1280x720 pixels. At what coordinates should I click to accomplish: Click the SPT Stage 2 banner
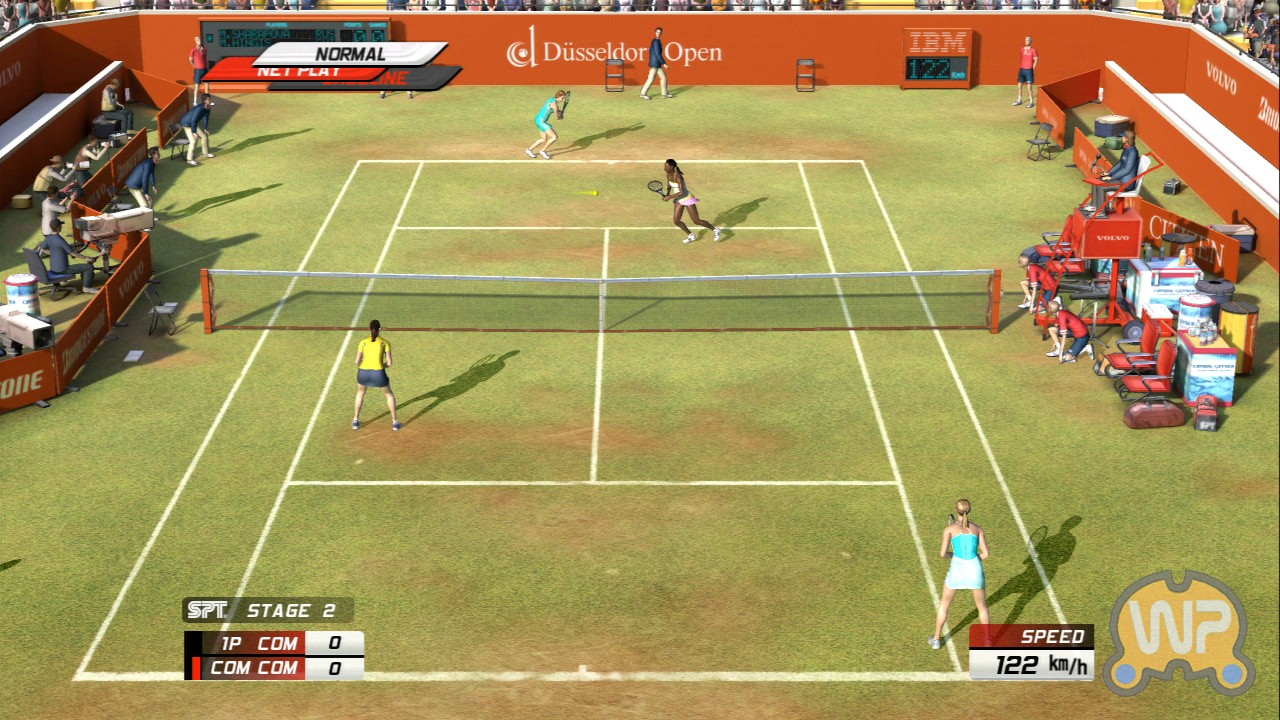click(x=267, y=610)
